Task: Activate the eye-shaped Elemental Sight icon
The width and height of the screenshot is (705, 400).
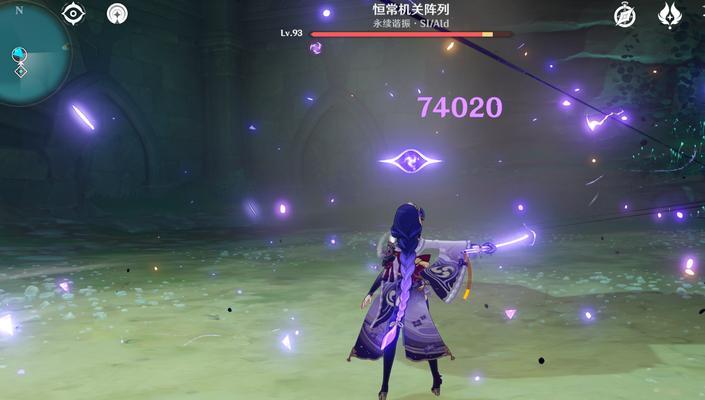Action: coord(73,13)
